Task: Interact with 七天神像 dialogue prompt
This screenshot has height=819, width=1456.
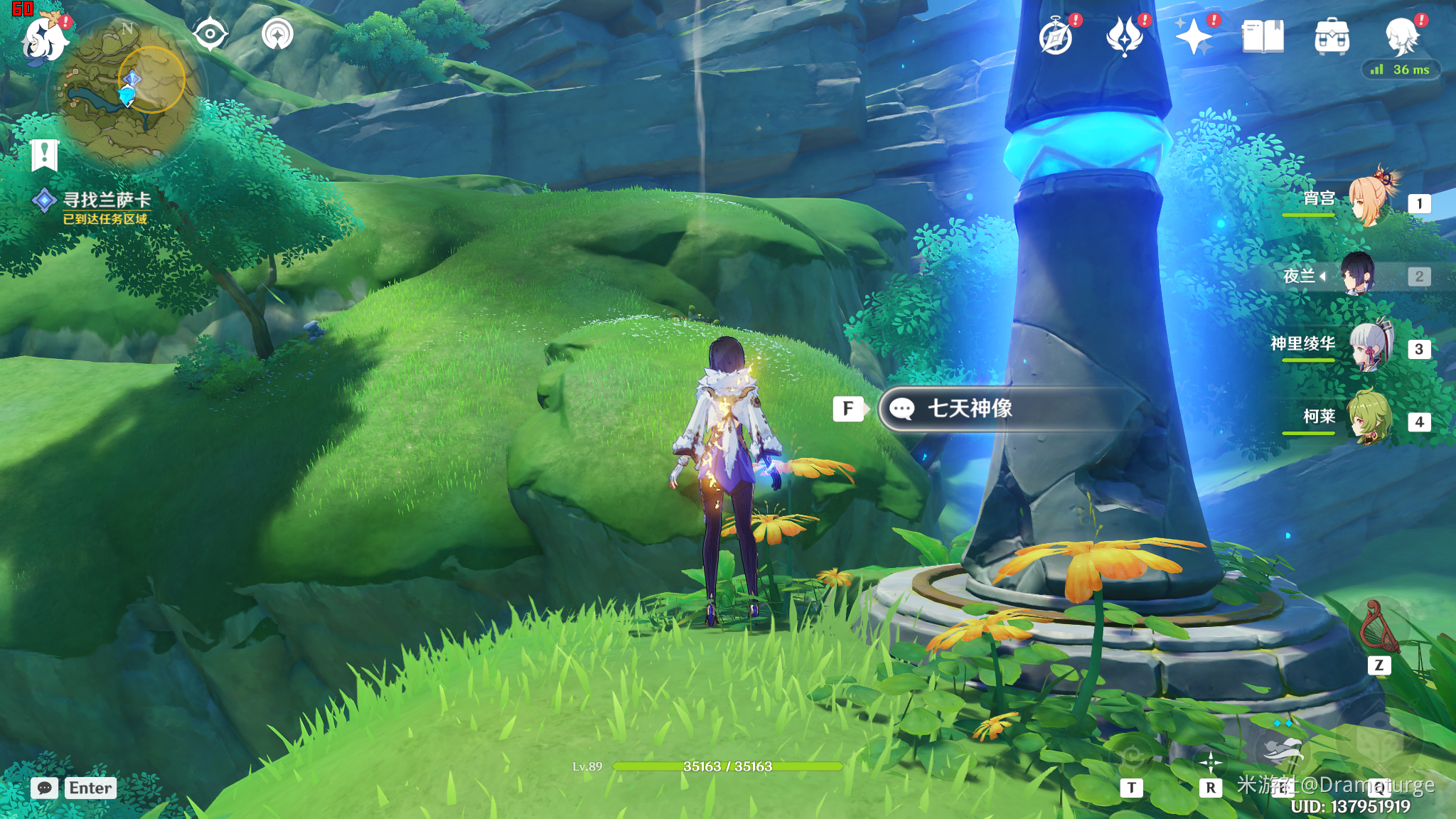Action: pyautogui.click(x=995, y=409)
